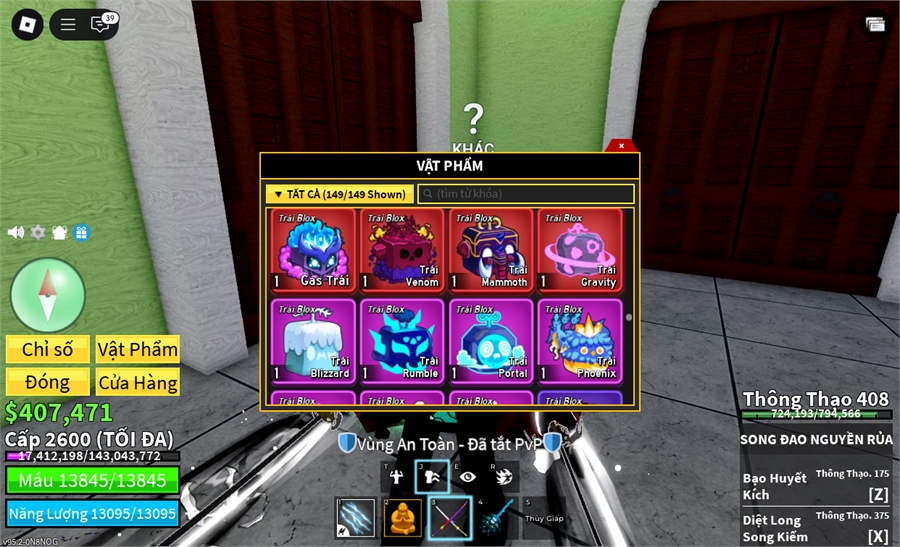Click the Vật Phẩm inventory button
This screenshot has width=900, height=547.
point(138,349)
